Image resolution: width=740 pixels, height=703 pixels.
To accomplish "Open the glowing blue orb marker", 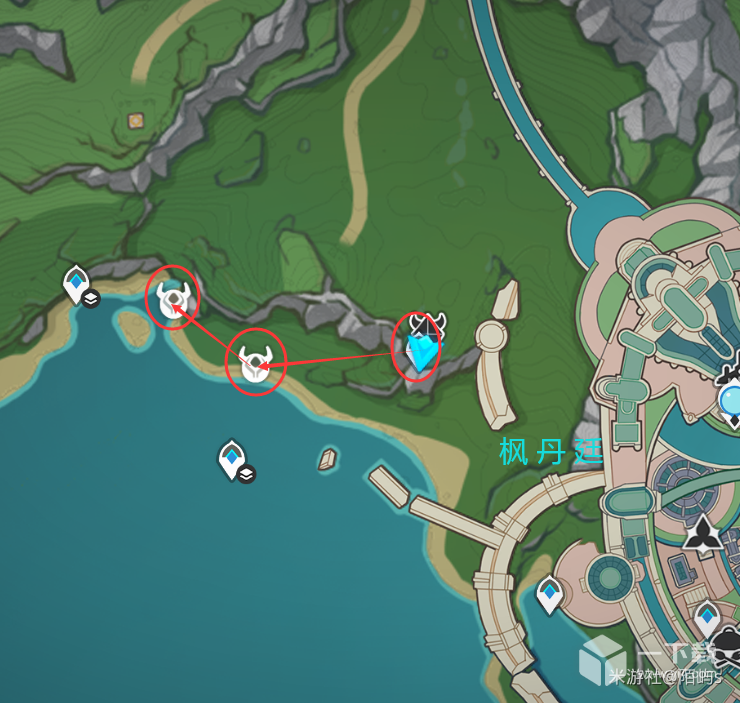I will click(x=732, y=400).
